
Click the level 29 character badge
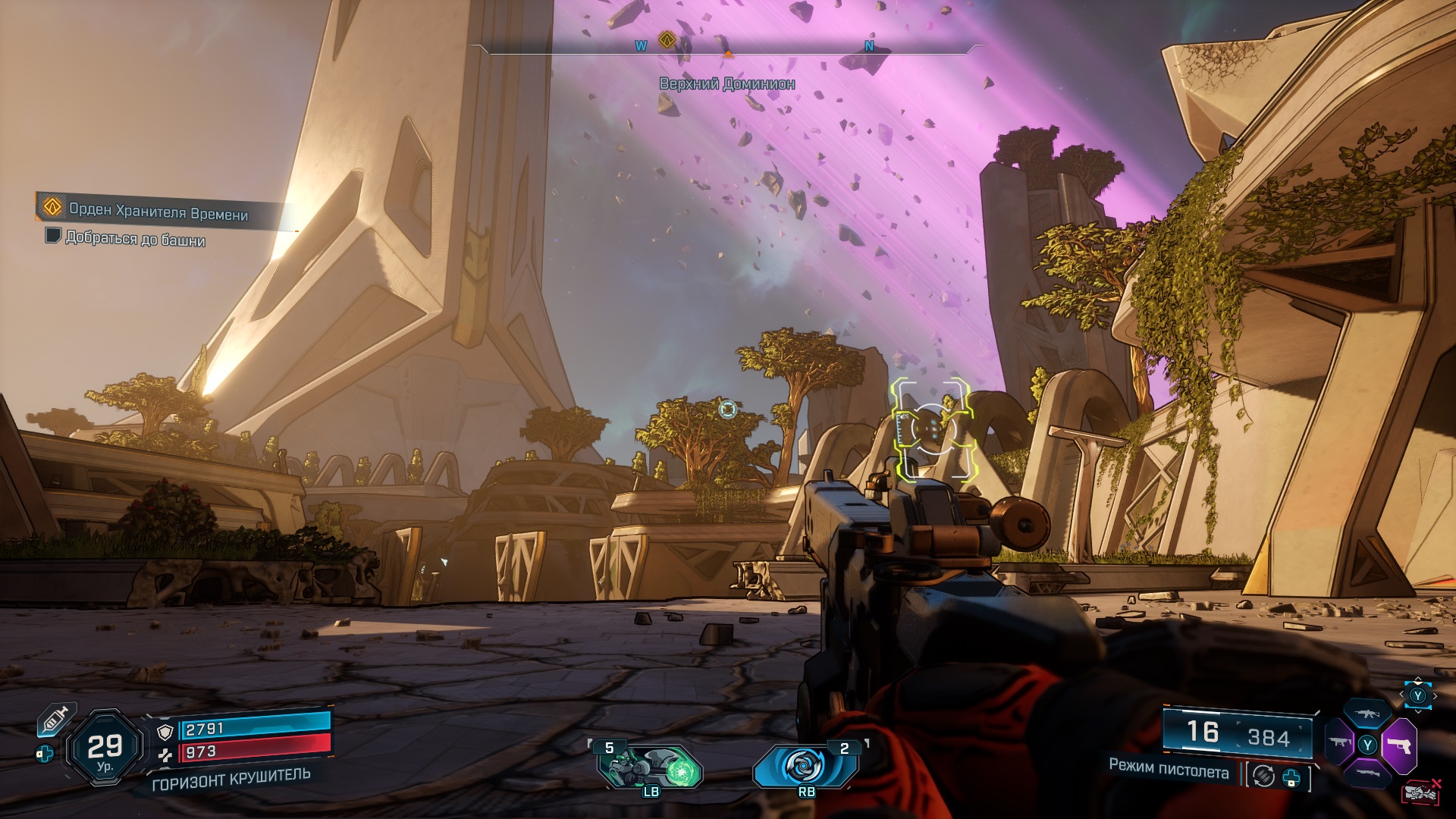tap(105, 748)
